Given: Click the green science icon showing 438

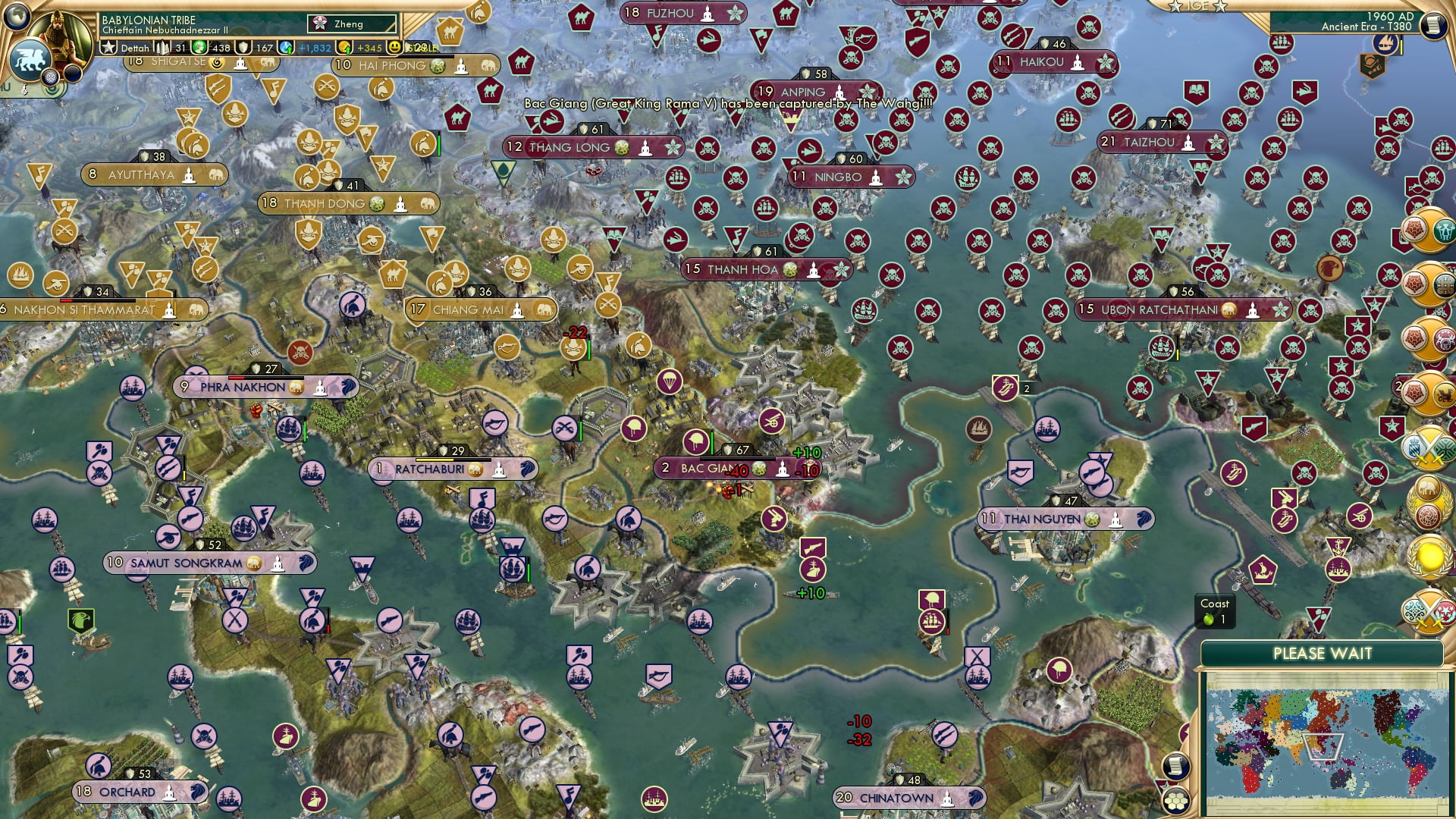Looking at the screenshot, I should pyautogui.click(x=199, y=45).
